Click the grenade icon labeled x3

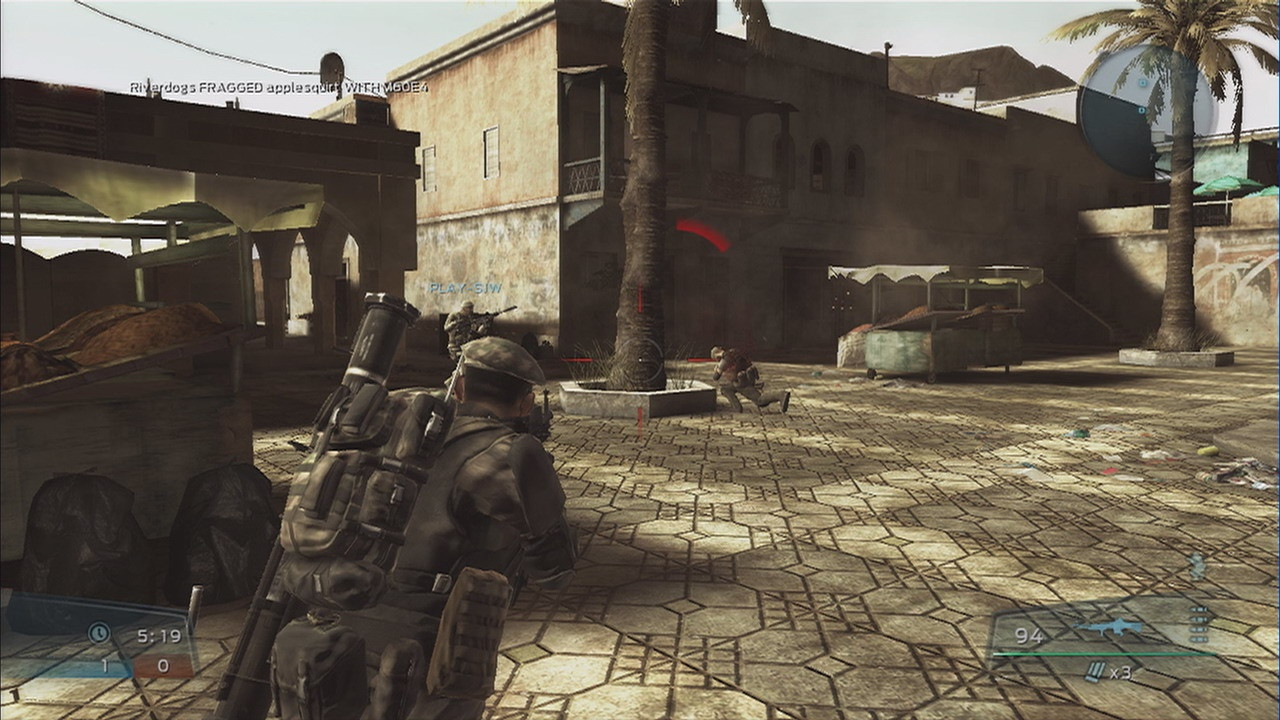pyautogui.click(x=1097, y=672)
